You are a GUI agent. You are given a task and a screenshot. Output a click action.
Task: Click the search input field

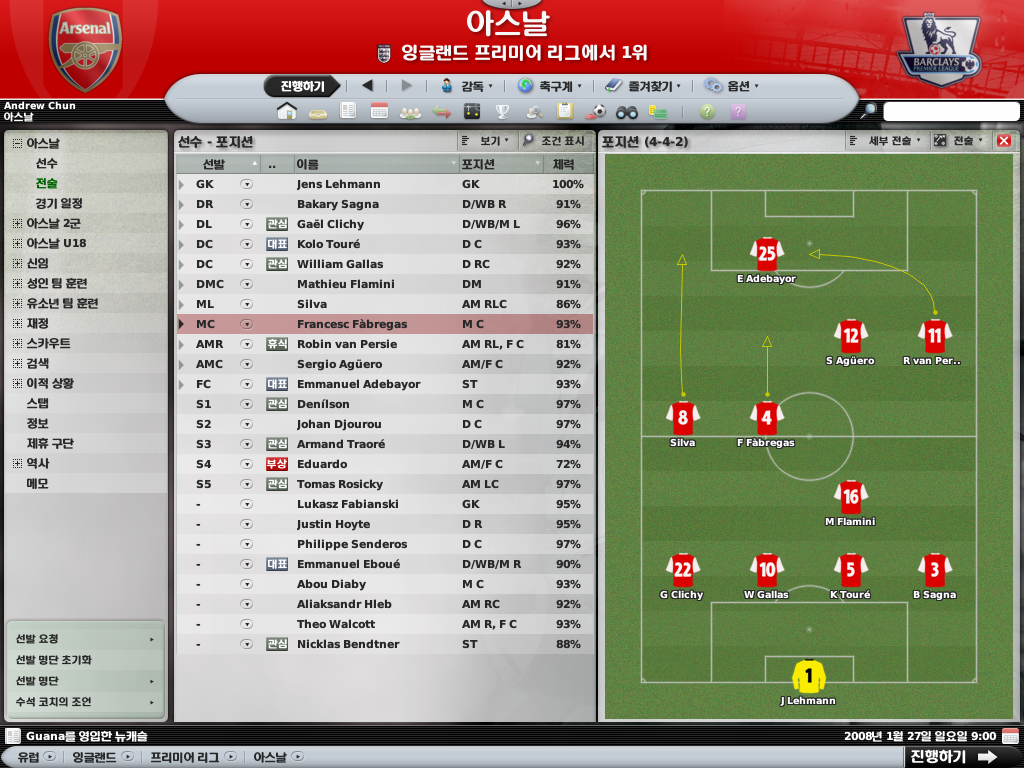point(951,111)
